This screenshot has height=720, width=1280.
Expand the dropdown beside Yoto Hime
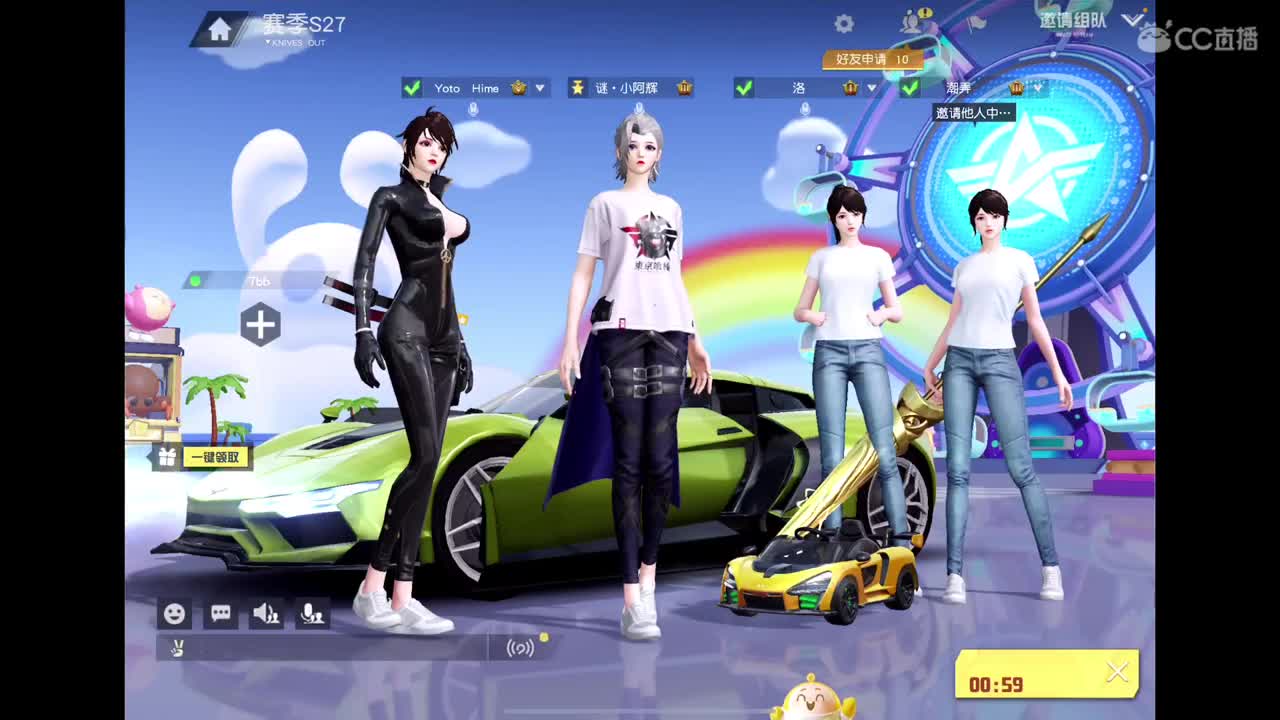point(539,88)
